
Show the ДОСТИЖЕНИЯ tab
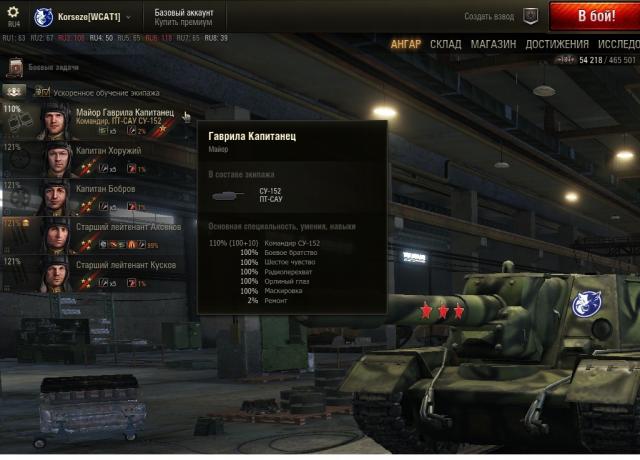557,45
